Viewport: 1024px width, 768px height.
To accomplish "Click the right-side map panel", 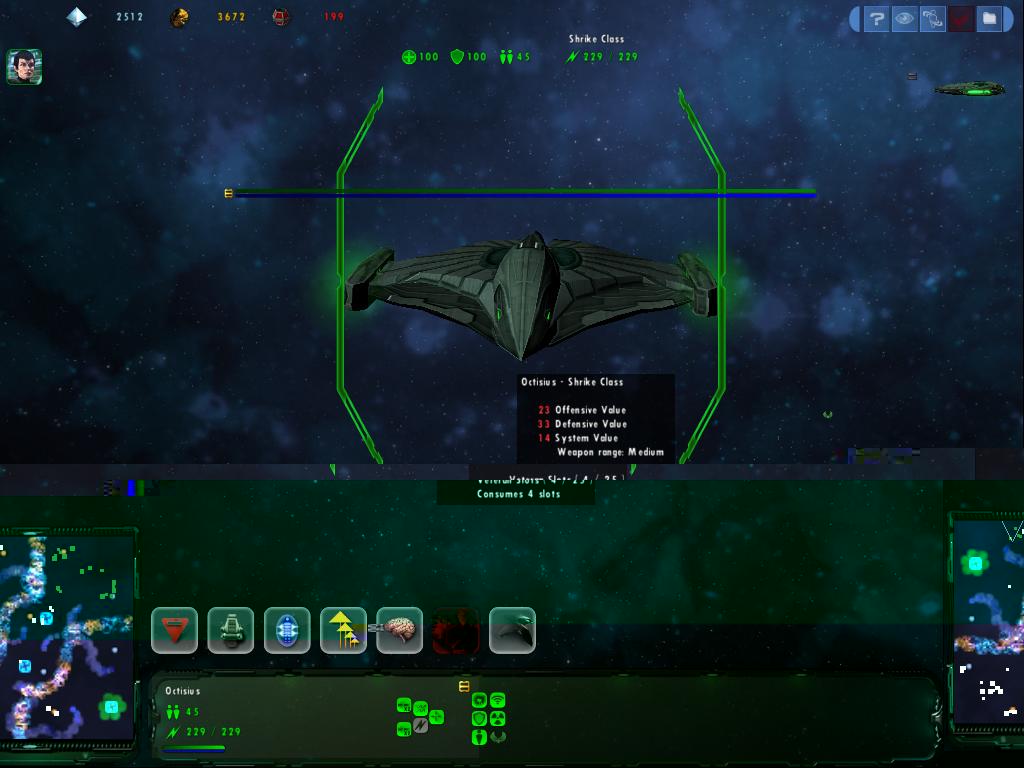I will [988, 620].
